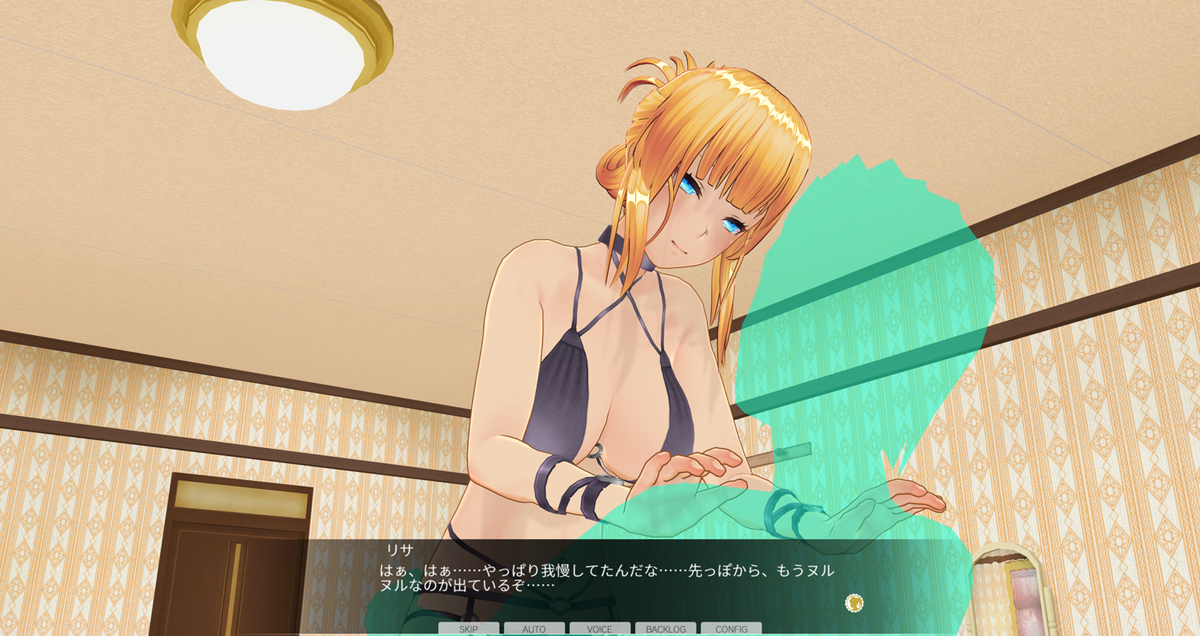Open the BACKLOG history
This screenshot has height=636, width=1200.
coord(665,629)
